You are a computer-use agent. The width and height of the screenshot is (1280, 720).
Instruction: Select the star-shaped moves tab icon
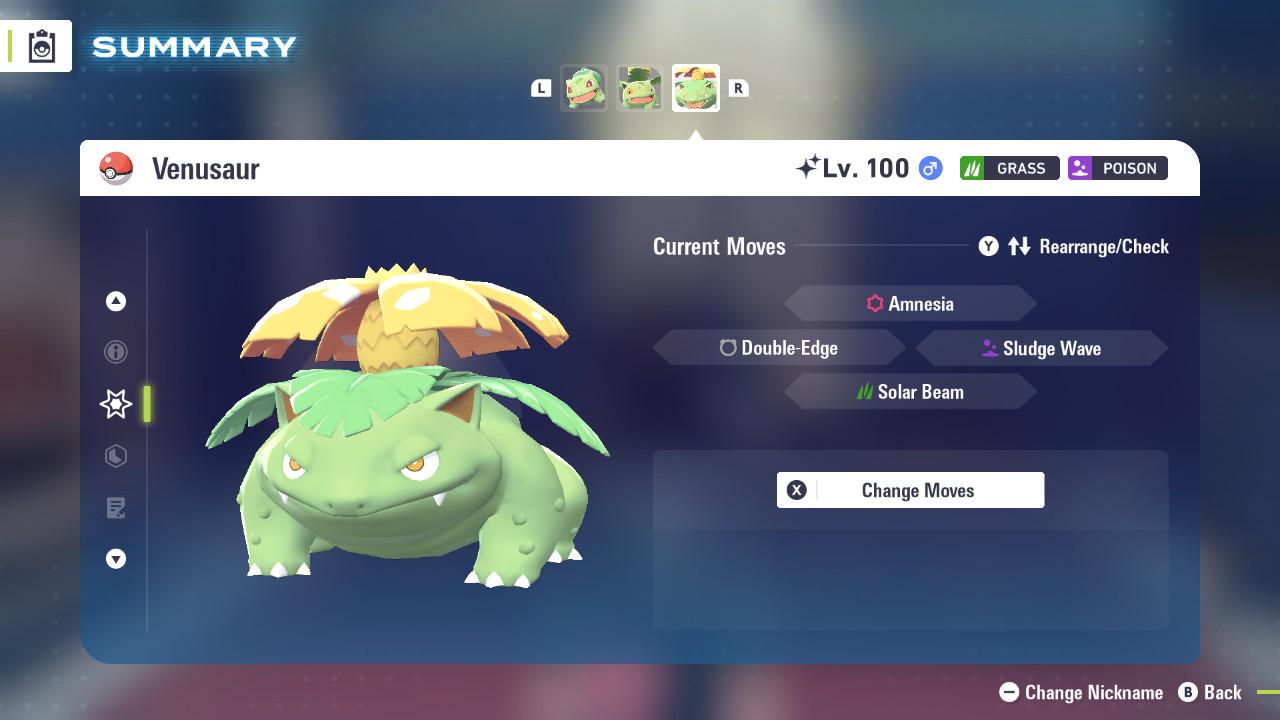pyautogui.click(x=115, y=404)
